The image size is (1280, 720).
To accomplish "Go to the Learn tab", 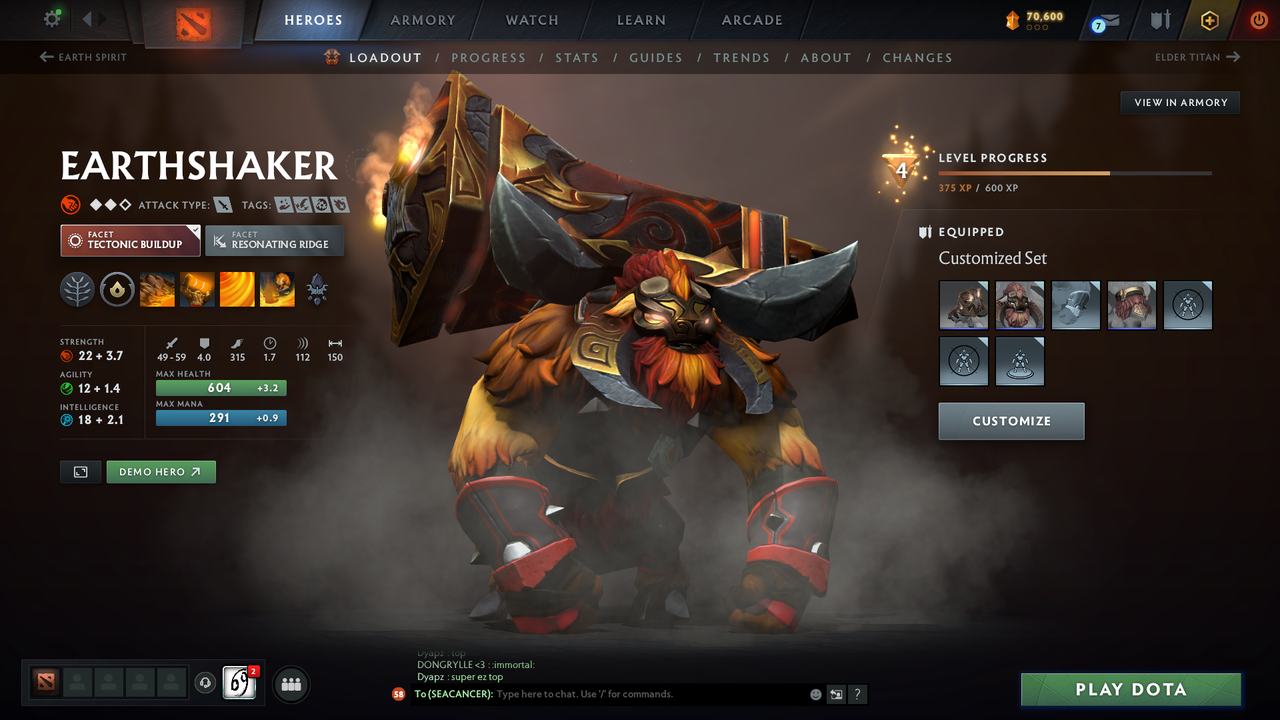I will coord(641,20).
